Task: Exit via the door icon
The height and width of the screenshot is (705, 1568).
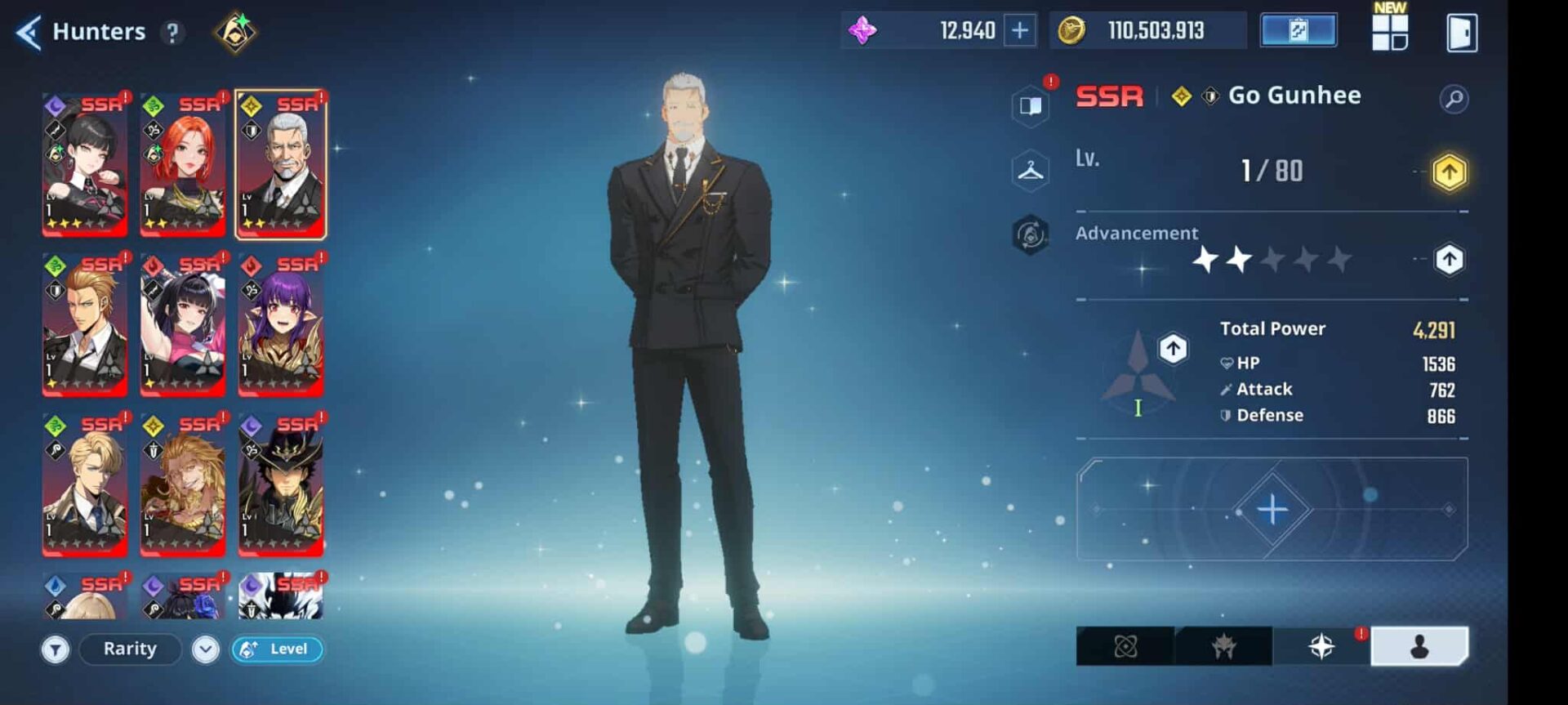Action: click(x=1461, y=33)
